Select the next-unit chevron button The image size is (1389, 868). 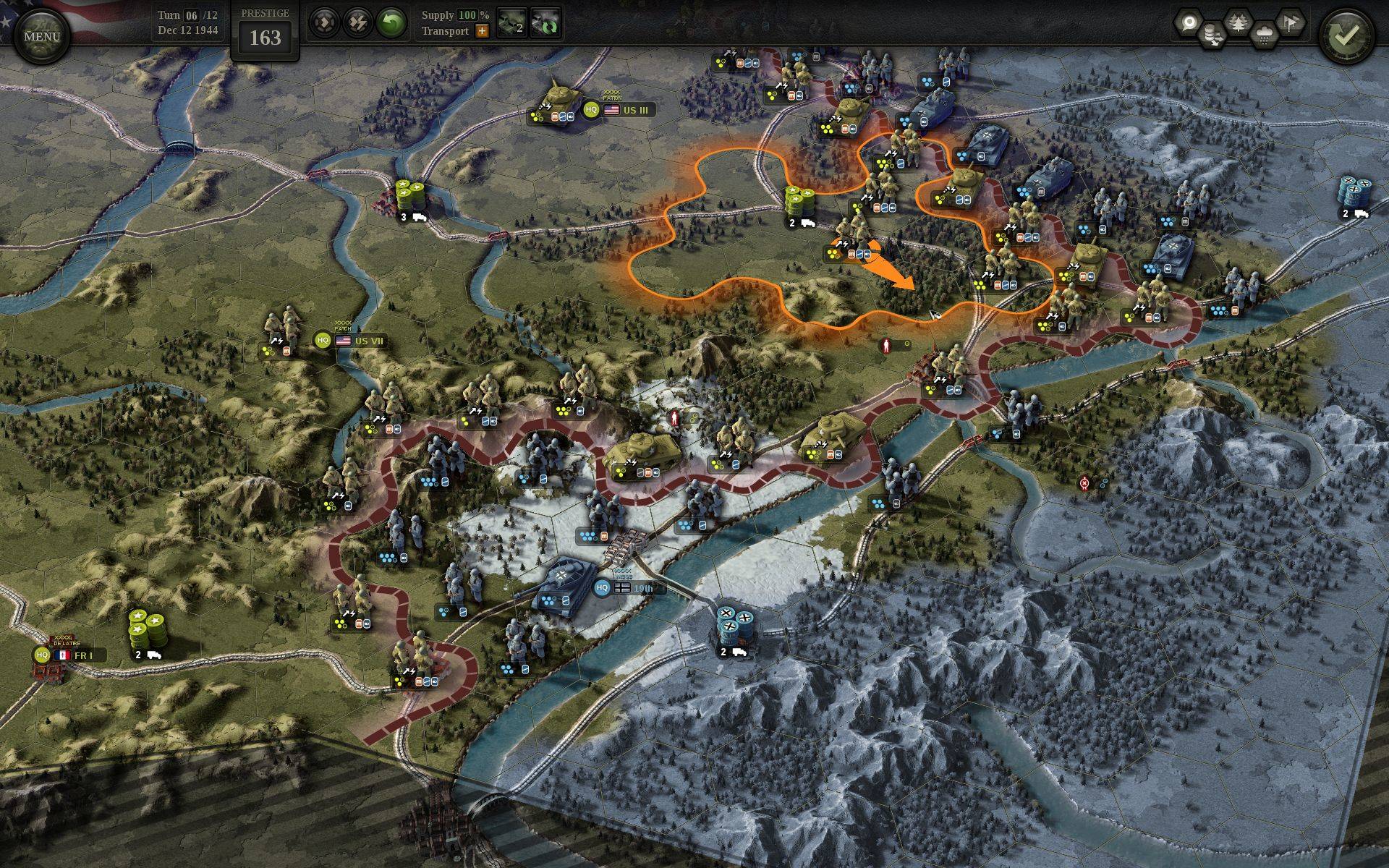click(x=325, y=24)
